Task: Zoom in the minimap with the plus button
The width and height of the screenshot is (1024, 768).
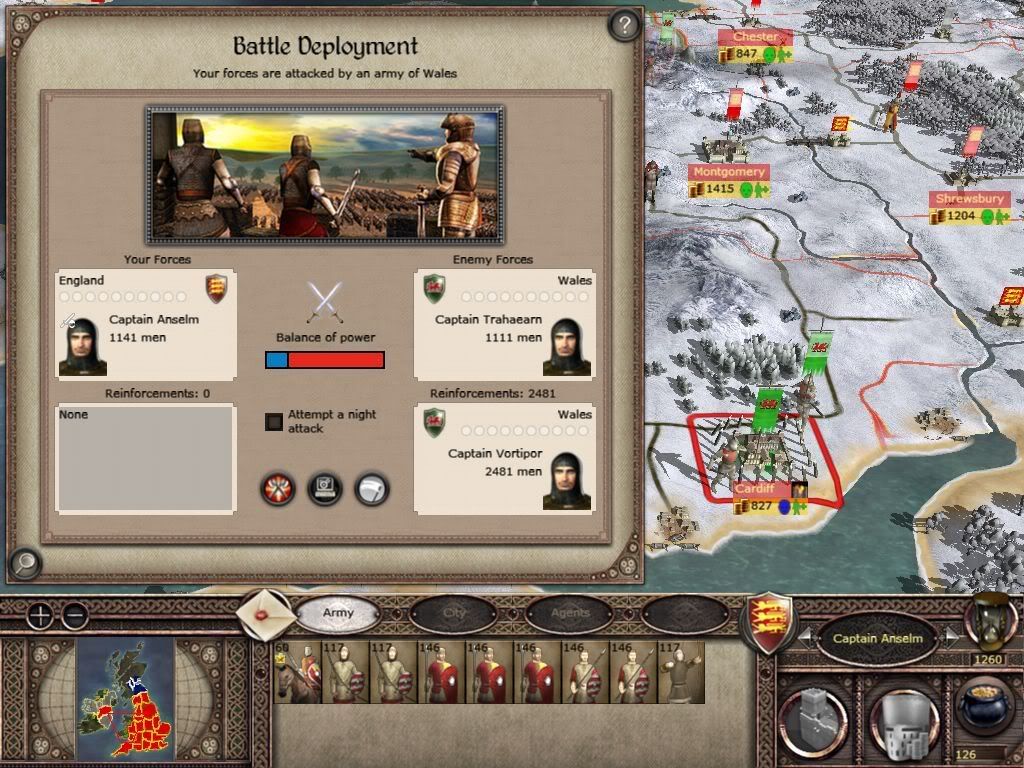Action: 40,616
